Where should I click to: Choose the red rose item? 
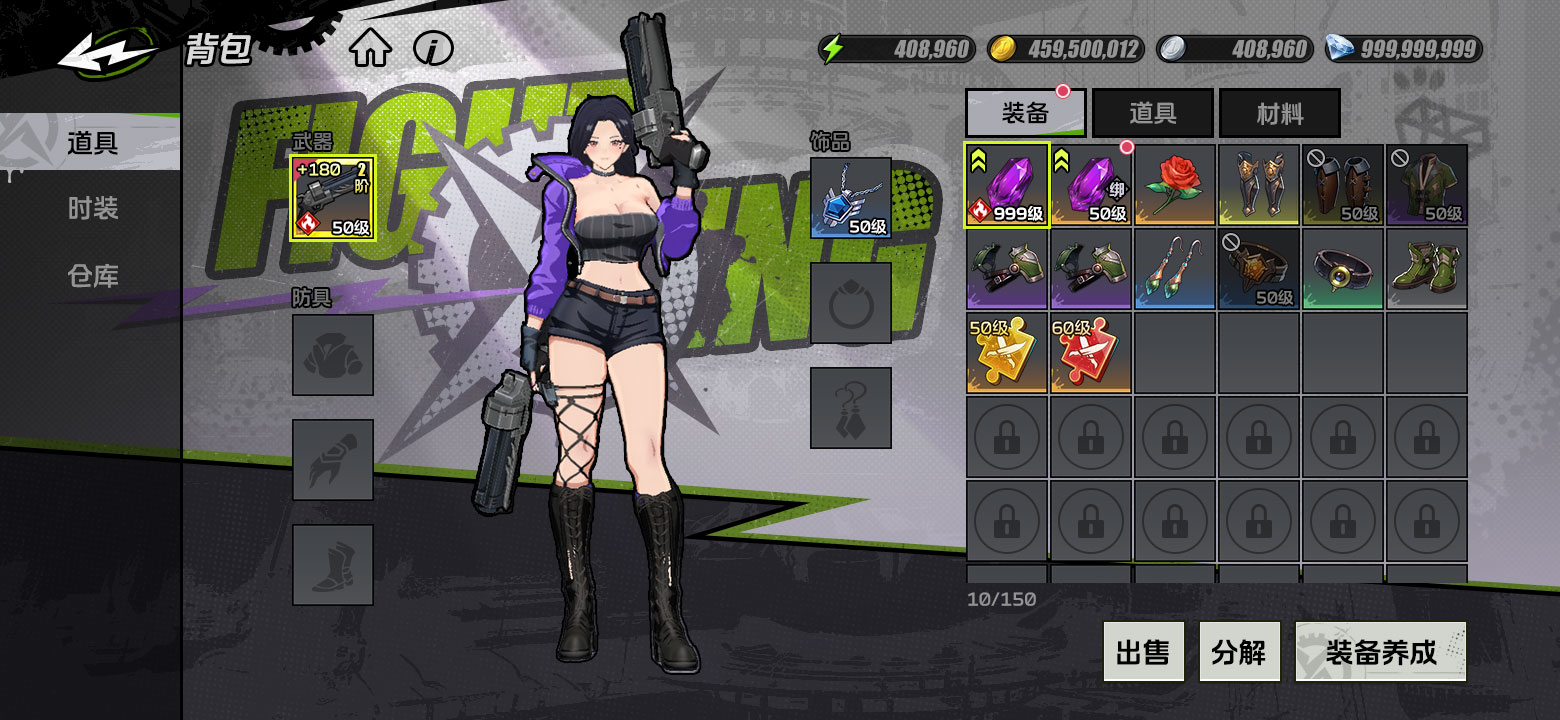1175,185
